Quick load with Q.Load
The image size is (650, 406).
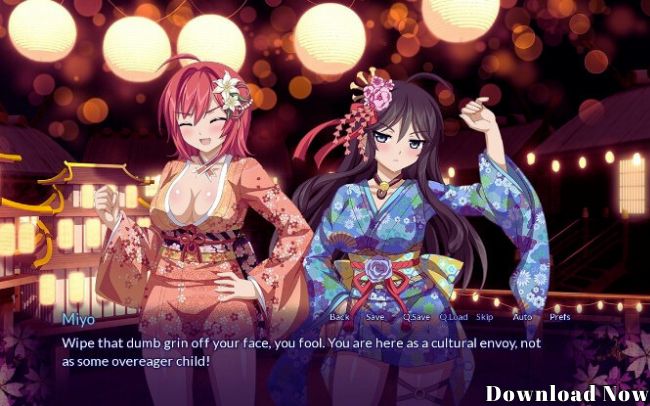453,316
